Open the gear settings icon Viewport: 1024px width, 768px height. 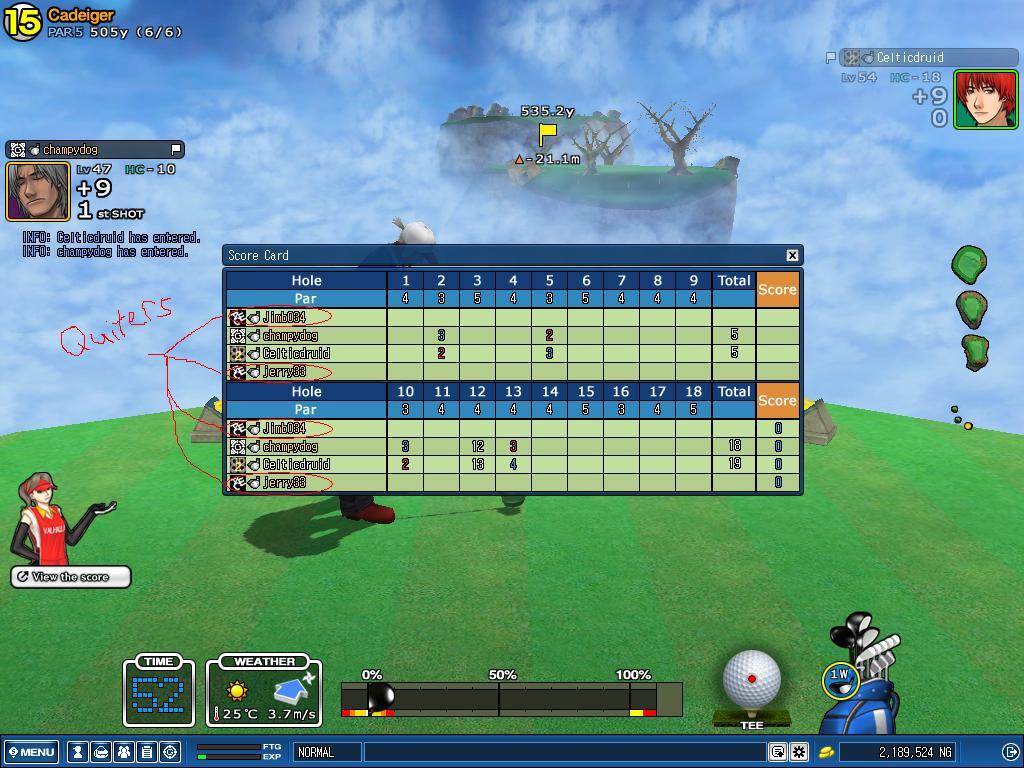click(x=799, y=752)
